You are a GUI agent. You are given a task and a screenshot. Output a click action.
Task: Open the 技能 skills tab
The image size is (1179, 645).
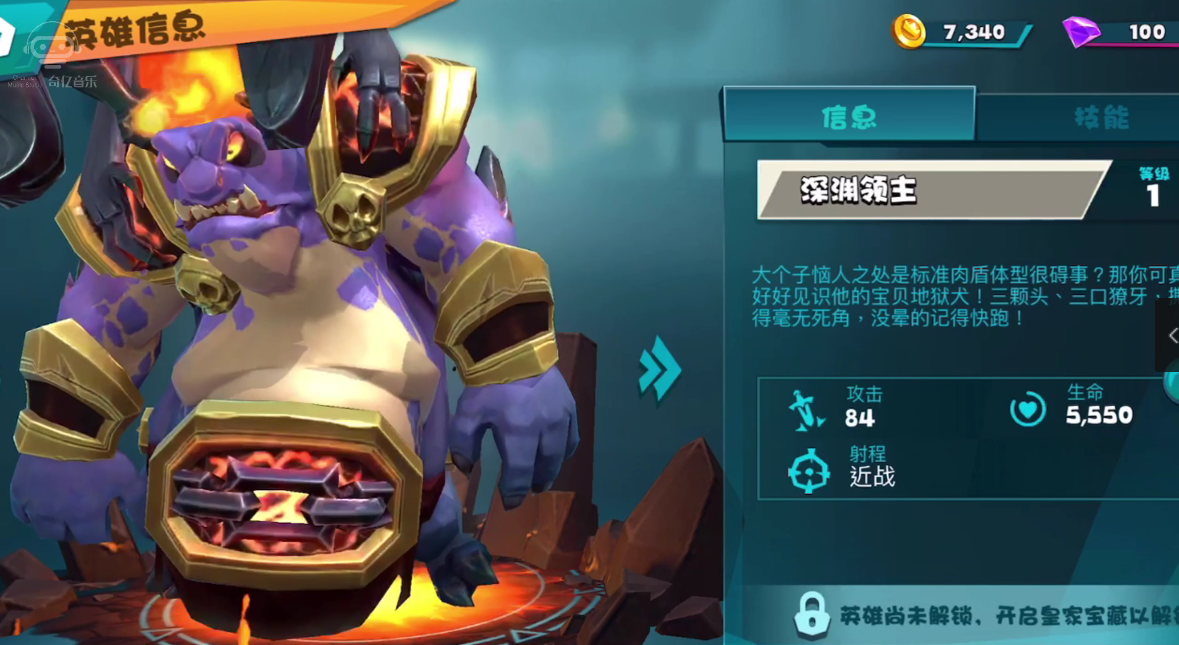click(1100, 117)
